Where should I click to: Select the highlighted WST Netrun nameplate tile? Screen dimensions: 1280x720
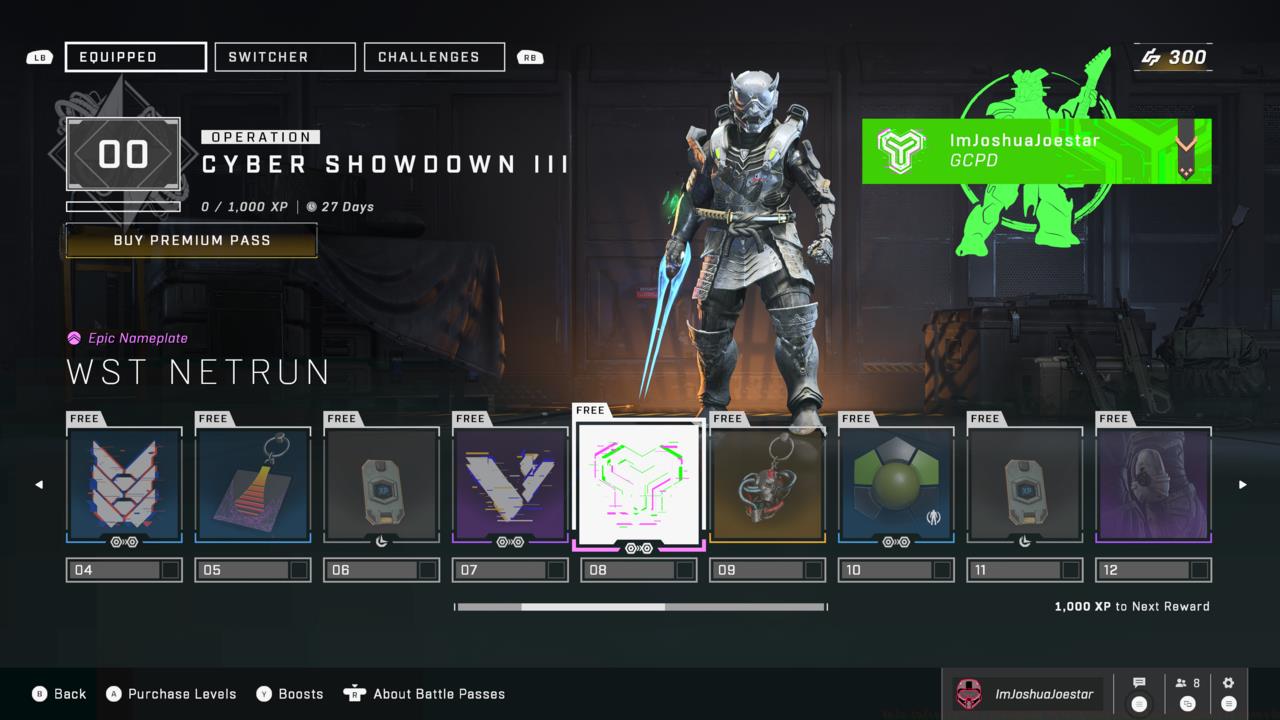tap(640, 484)
